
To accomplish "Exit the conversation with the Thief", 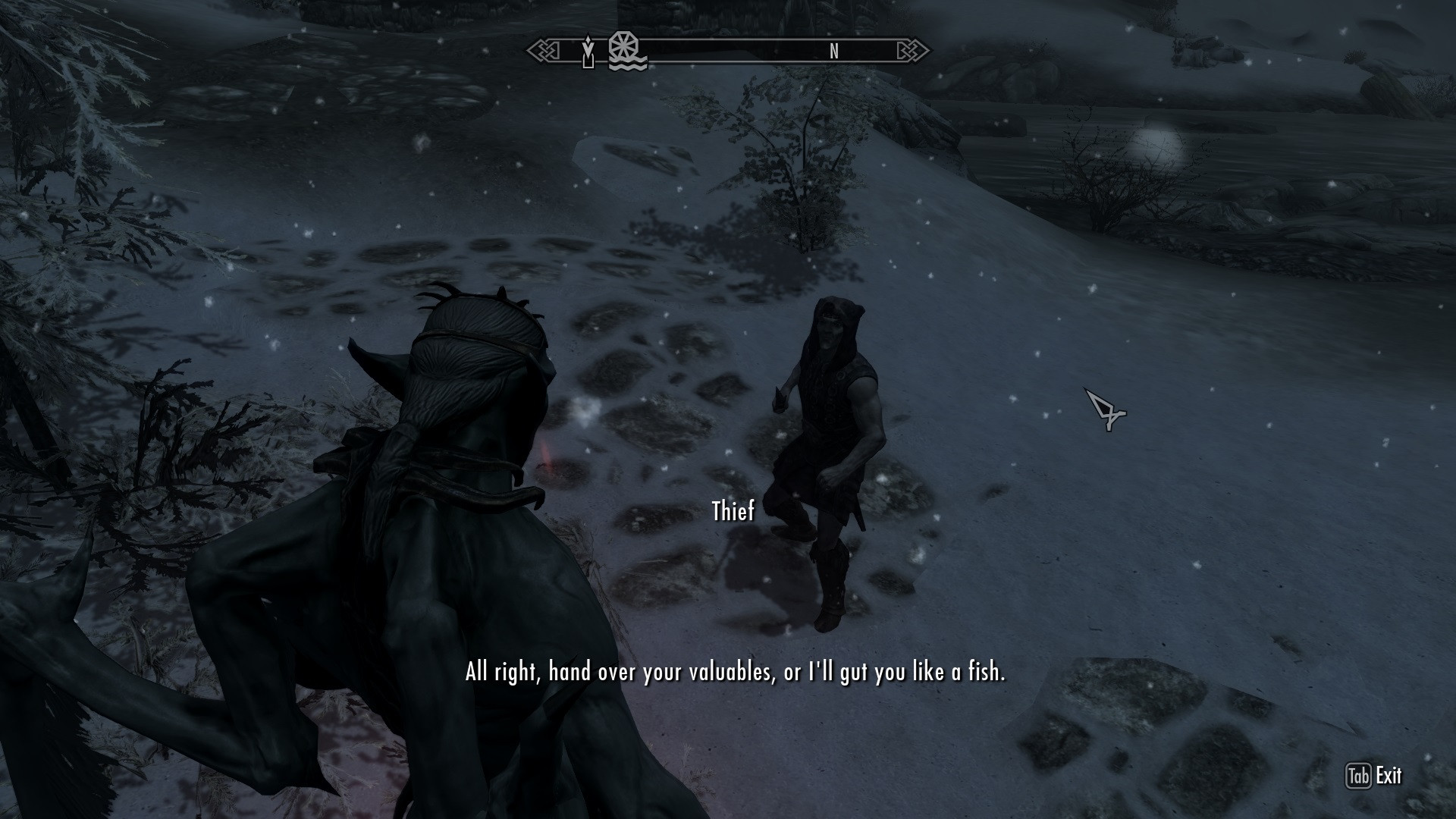I will [1373, 776].
